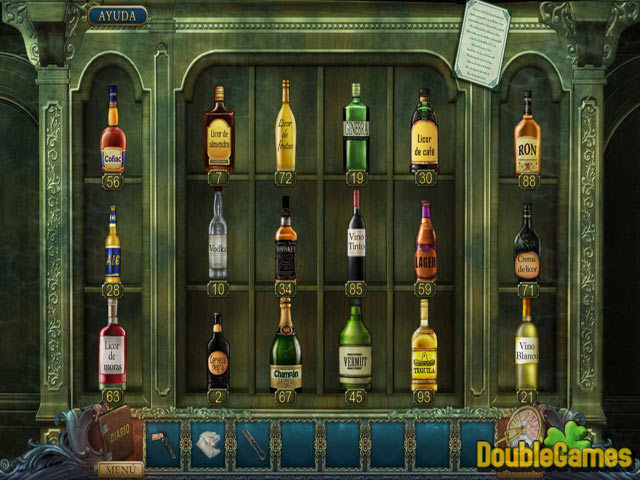Image resolution: width=640 pixels, height=480 pixels.
Task: Select the pliers tool inventory item
Action: (x=252, y=443)
